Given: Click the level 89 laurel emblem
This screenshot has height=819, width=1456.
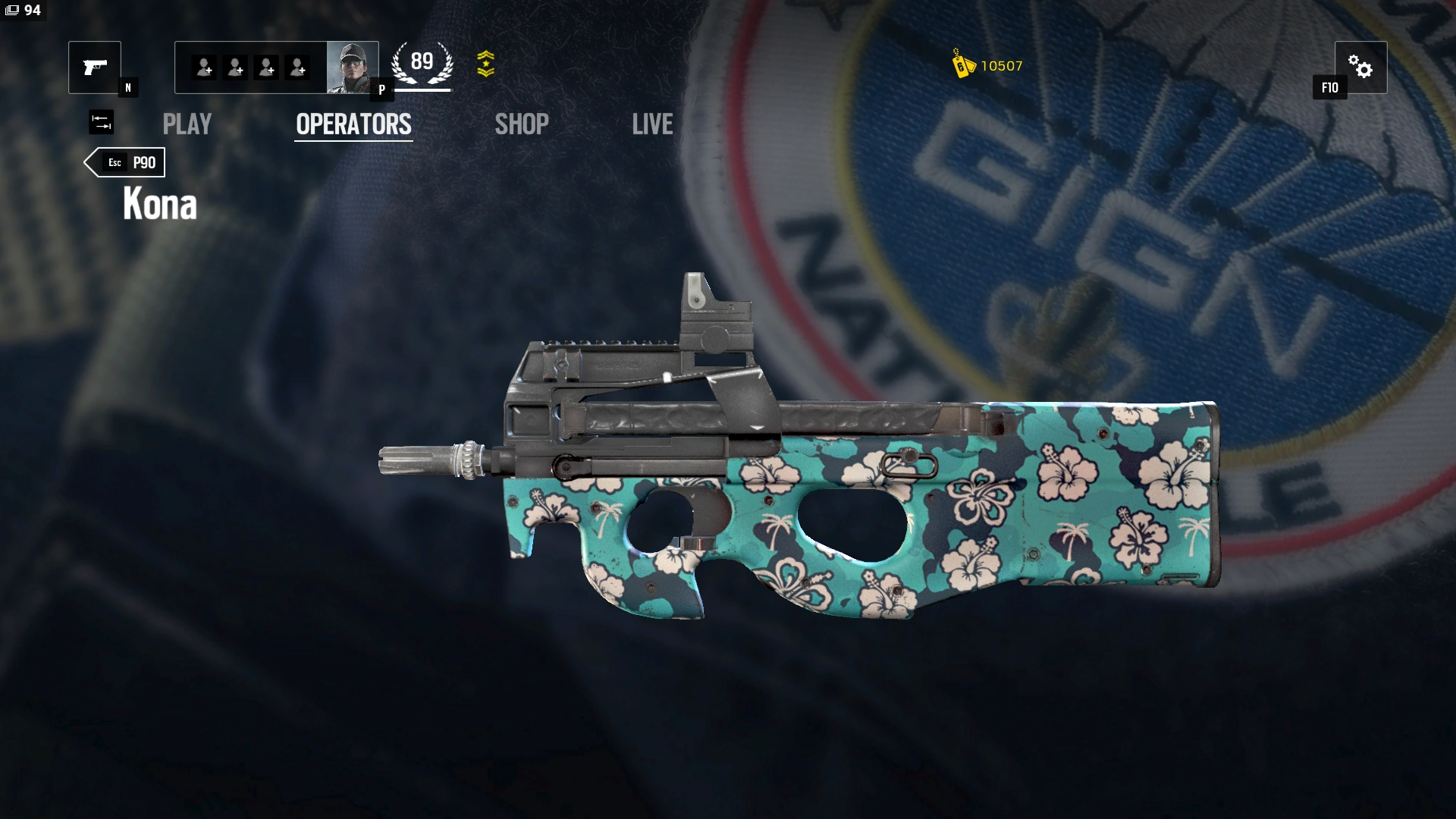Looking at the screenshot, I should coord(422,63).
